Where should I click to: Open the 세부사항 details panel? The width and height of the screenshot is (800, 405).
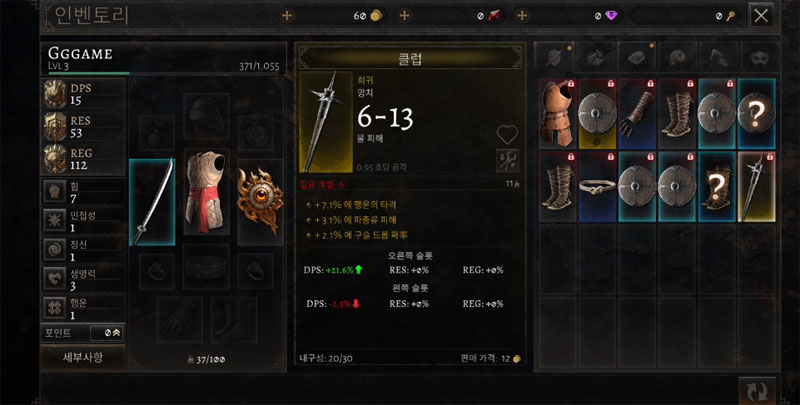[82, 356]
